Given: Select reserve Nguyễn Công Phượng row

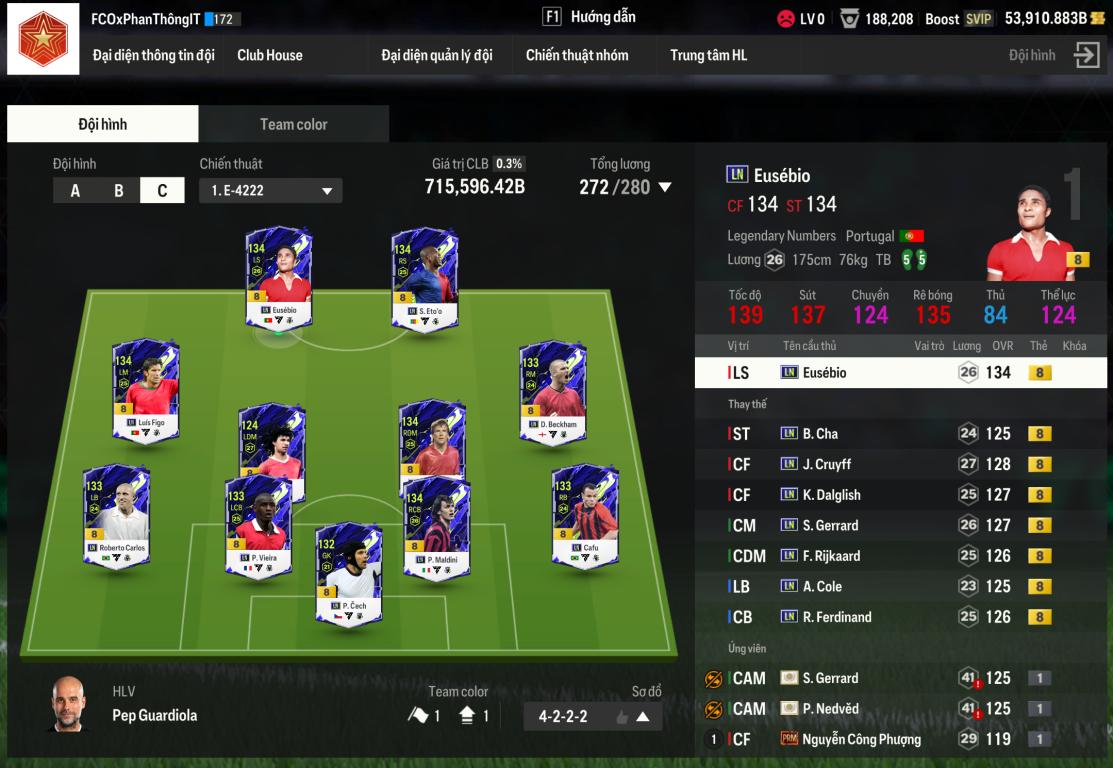Looking at the screenshot, I should point(900,740).
